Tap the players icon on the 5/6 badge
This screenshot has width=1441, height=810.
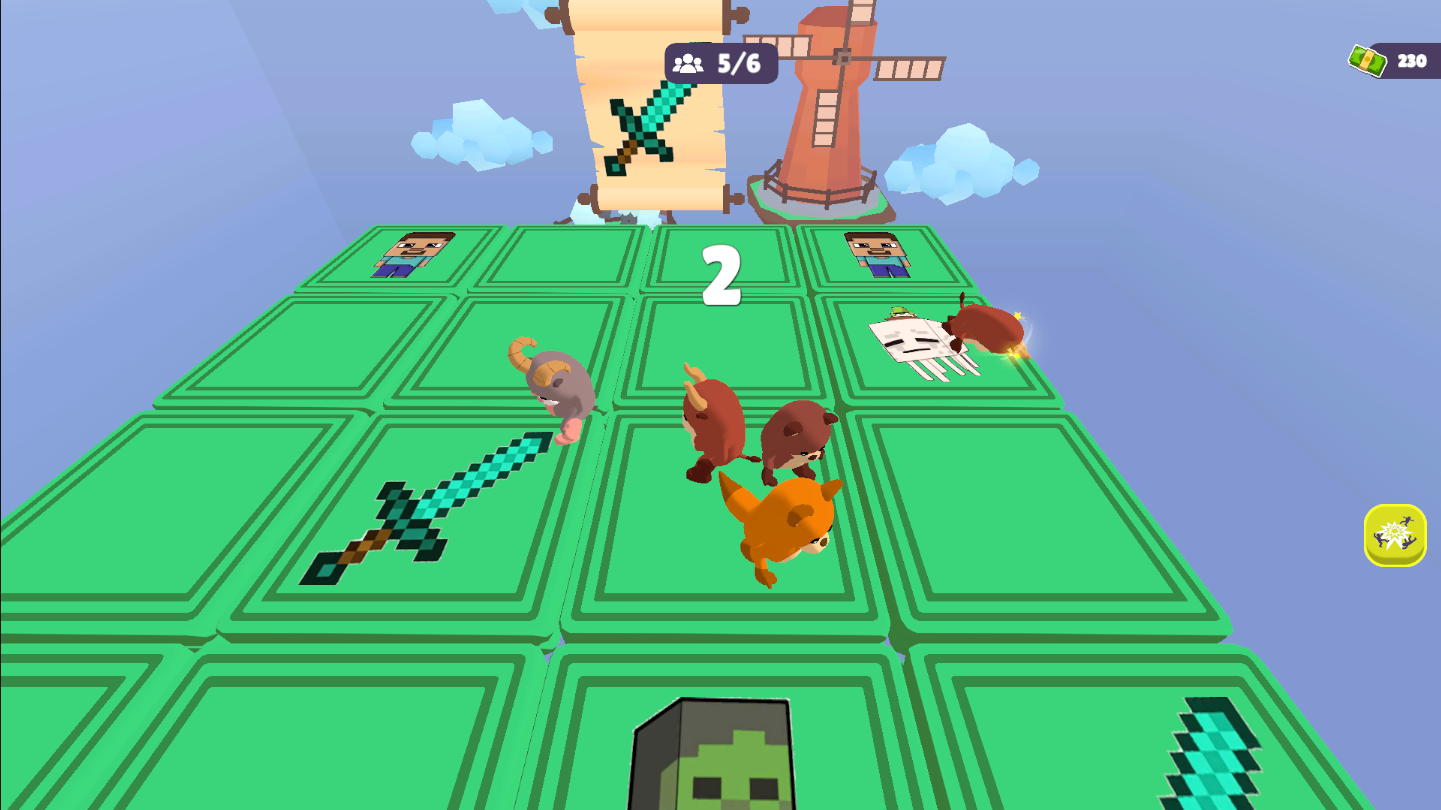(x=689, y=62)
